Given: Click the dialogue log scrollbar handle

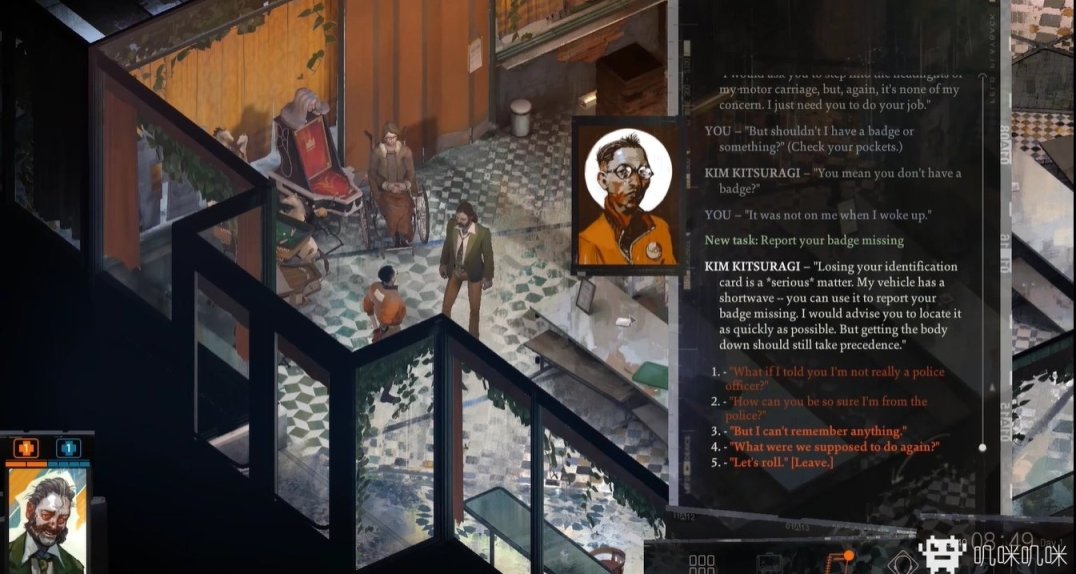Looking at the screenshot, I should pyautogui.click(x=983, y=447).
